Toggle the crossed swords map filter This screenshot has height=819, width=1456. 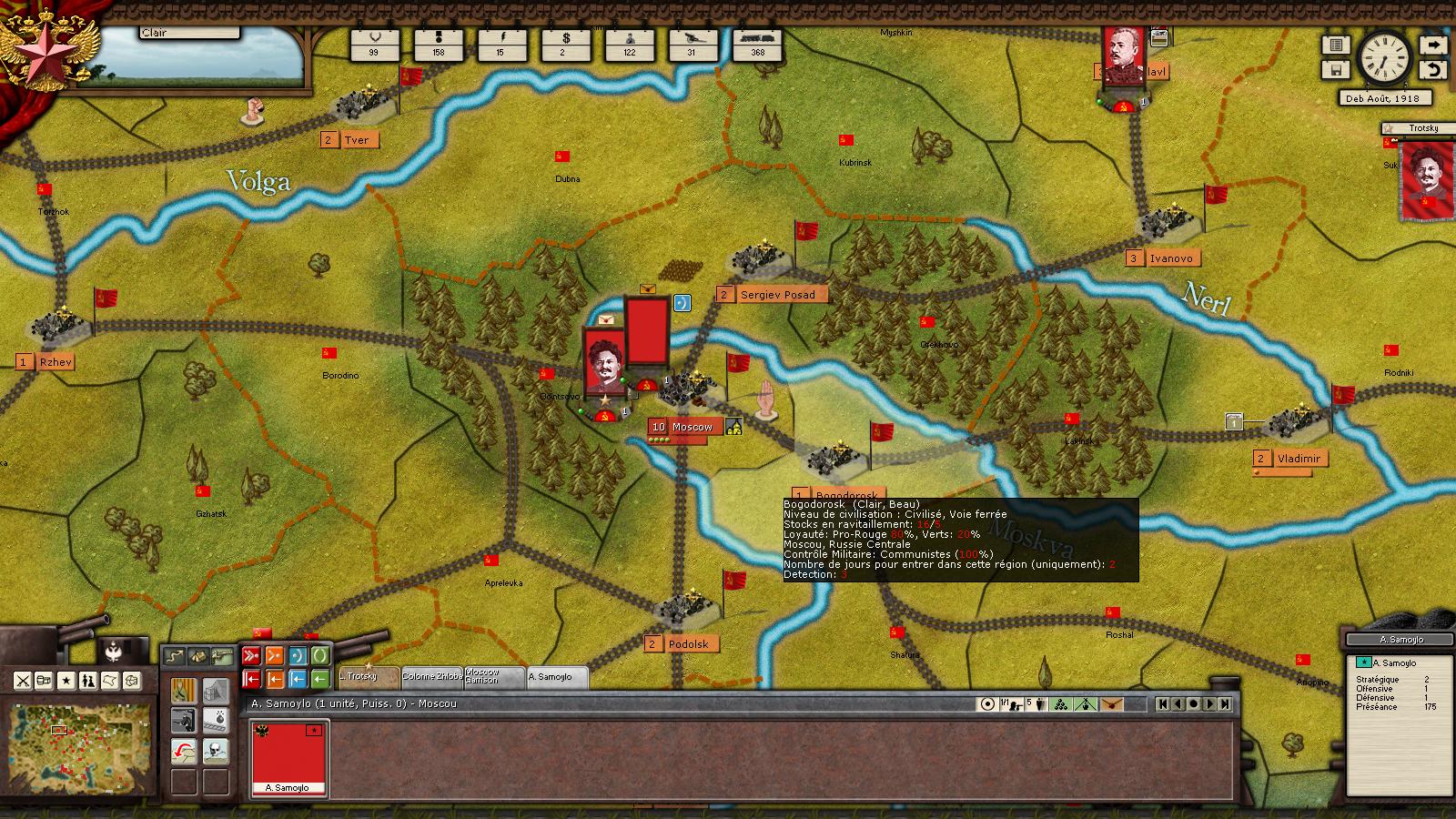23,681
